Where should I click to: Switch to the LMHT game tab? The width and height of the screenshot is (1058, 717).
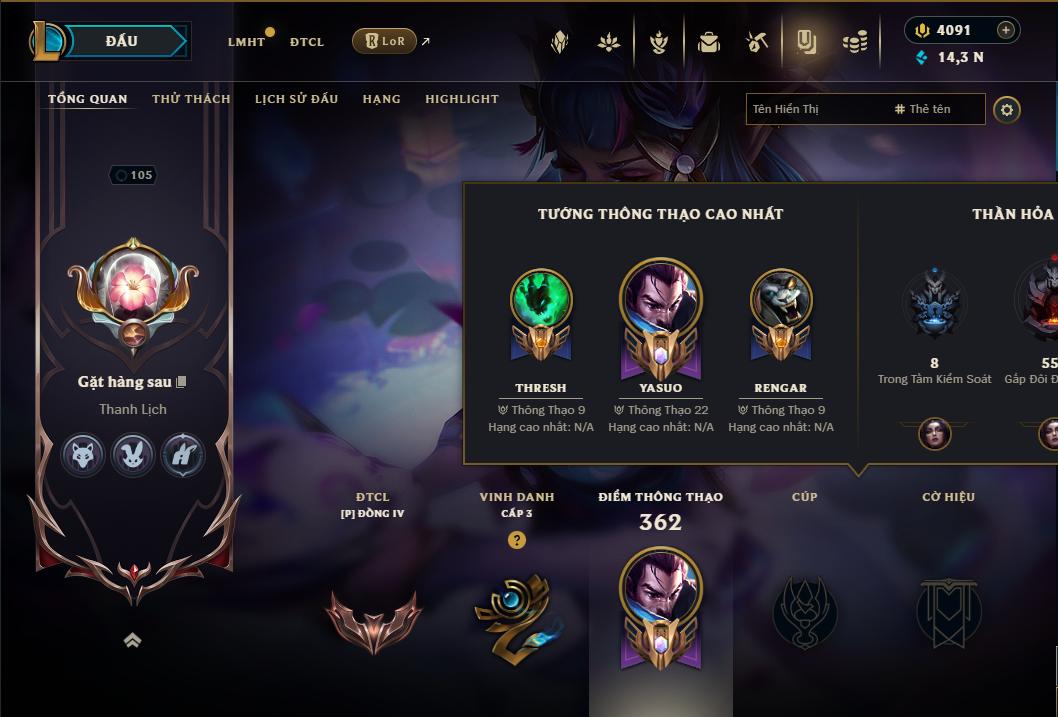click(x=246, y=42)
